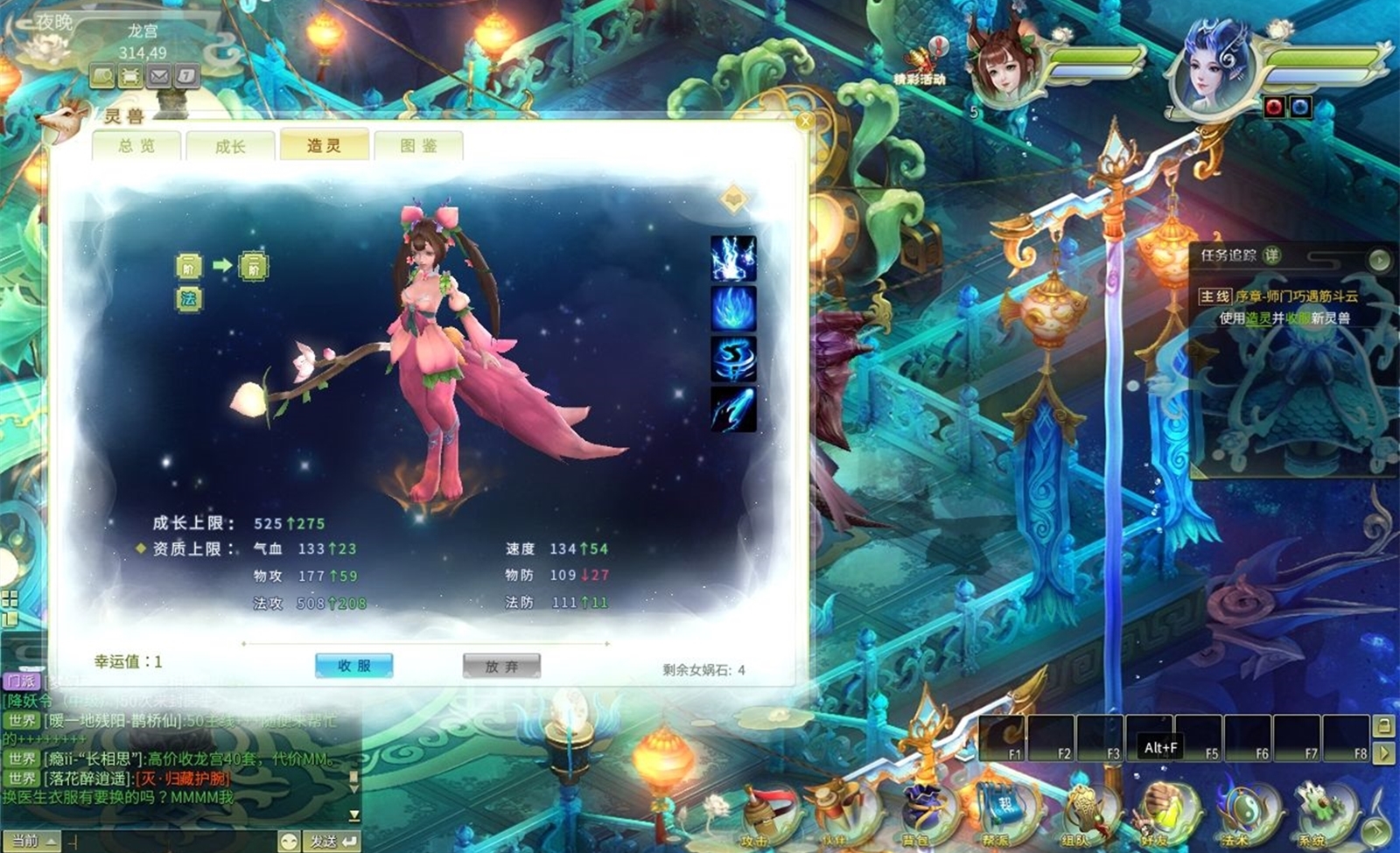Expand the hotkey bar arrow after F8
Viewport: 1400px width, 853px height.
coord(1386,751)
